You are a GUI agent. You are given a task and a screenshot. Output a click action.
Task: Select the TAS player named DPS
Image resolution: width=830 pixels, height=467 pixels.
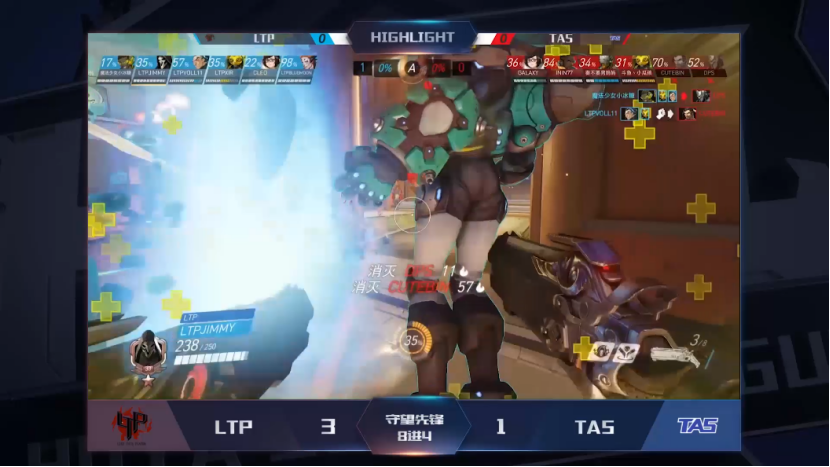coord(712,63)
